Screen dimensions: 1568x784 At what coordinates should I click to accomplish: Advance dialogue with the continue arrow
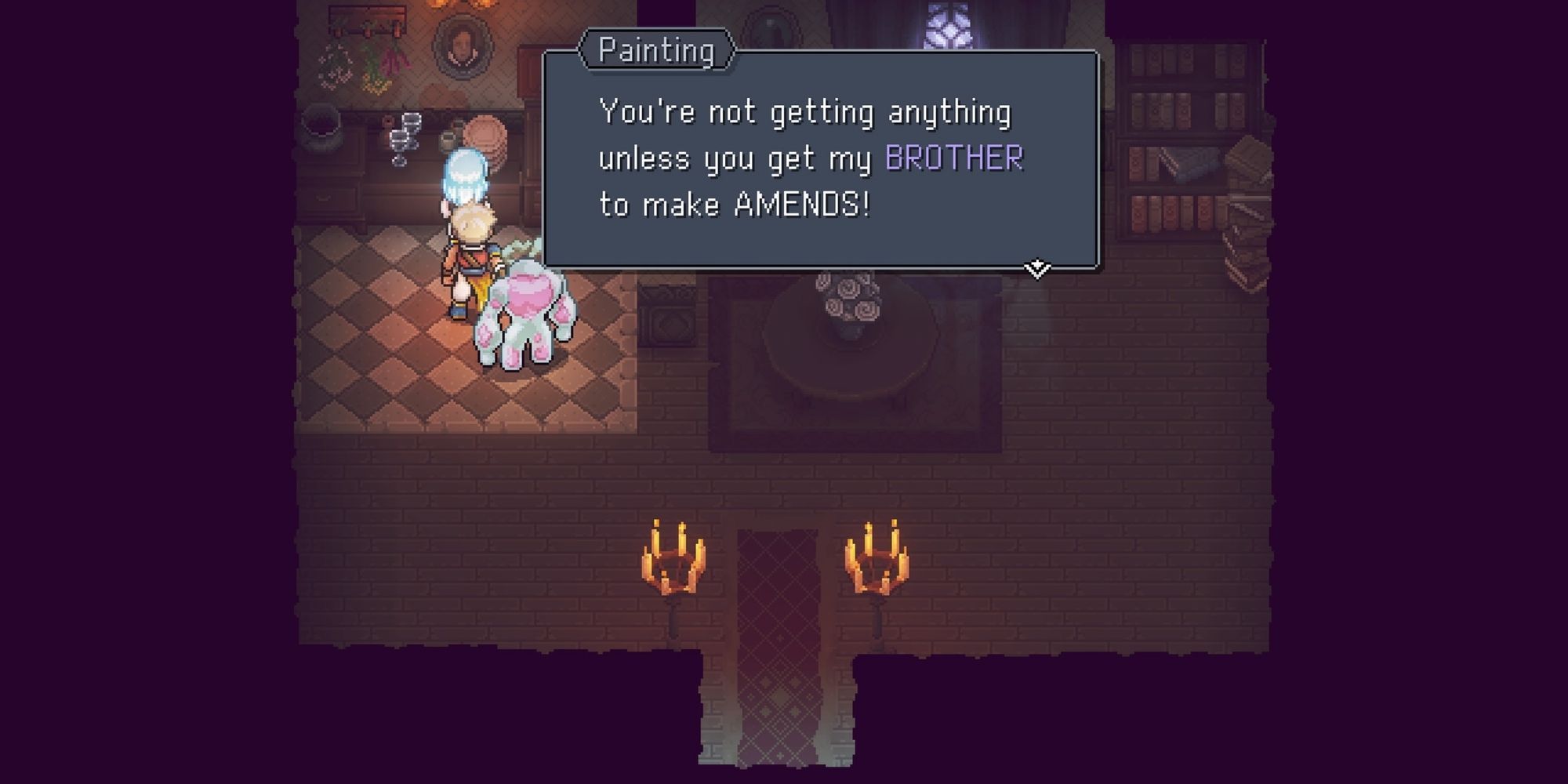(1036, 269)
